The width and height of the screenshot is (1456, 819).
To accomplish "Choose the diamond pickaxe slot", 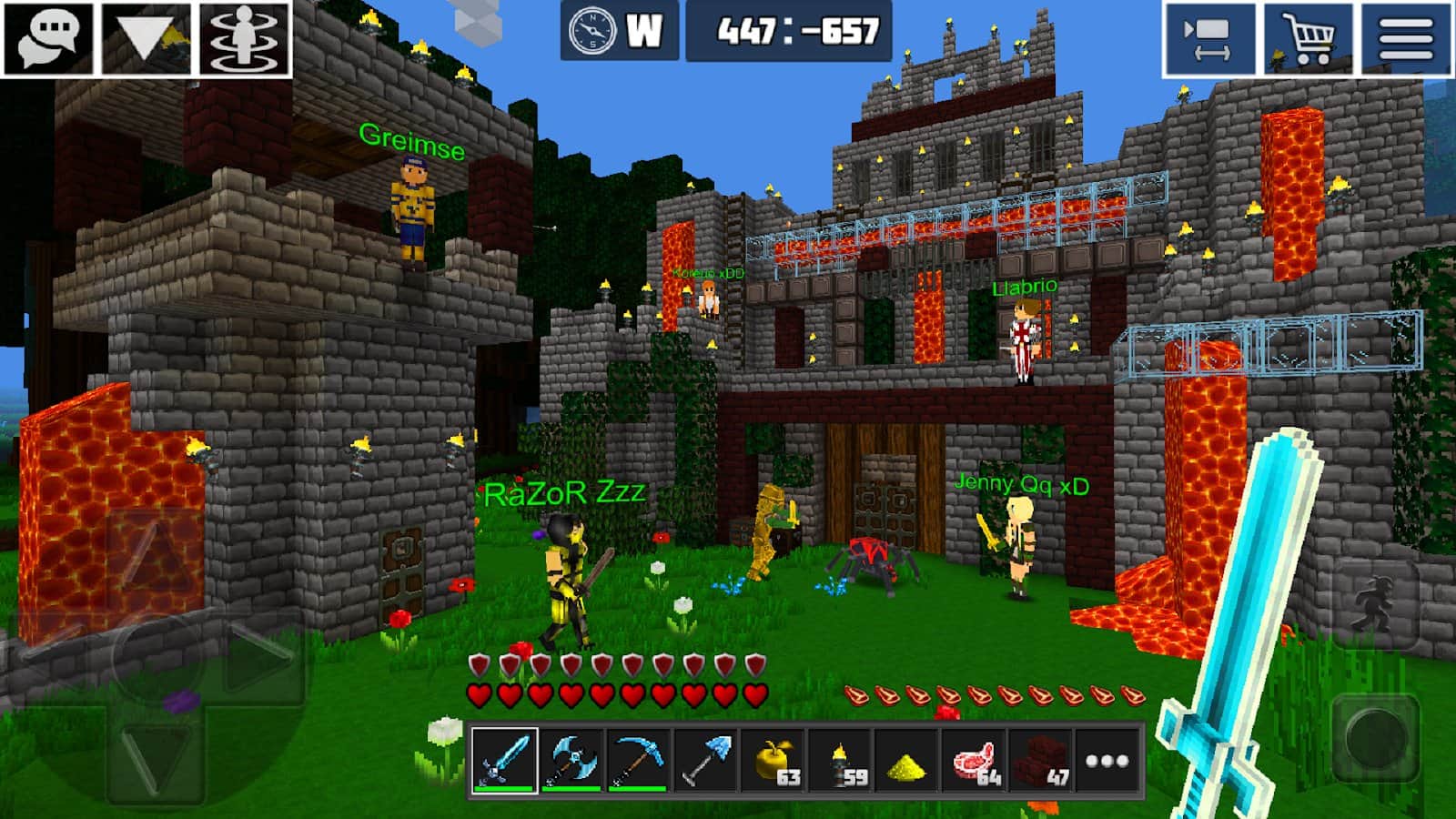I will pos(637,760).
